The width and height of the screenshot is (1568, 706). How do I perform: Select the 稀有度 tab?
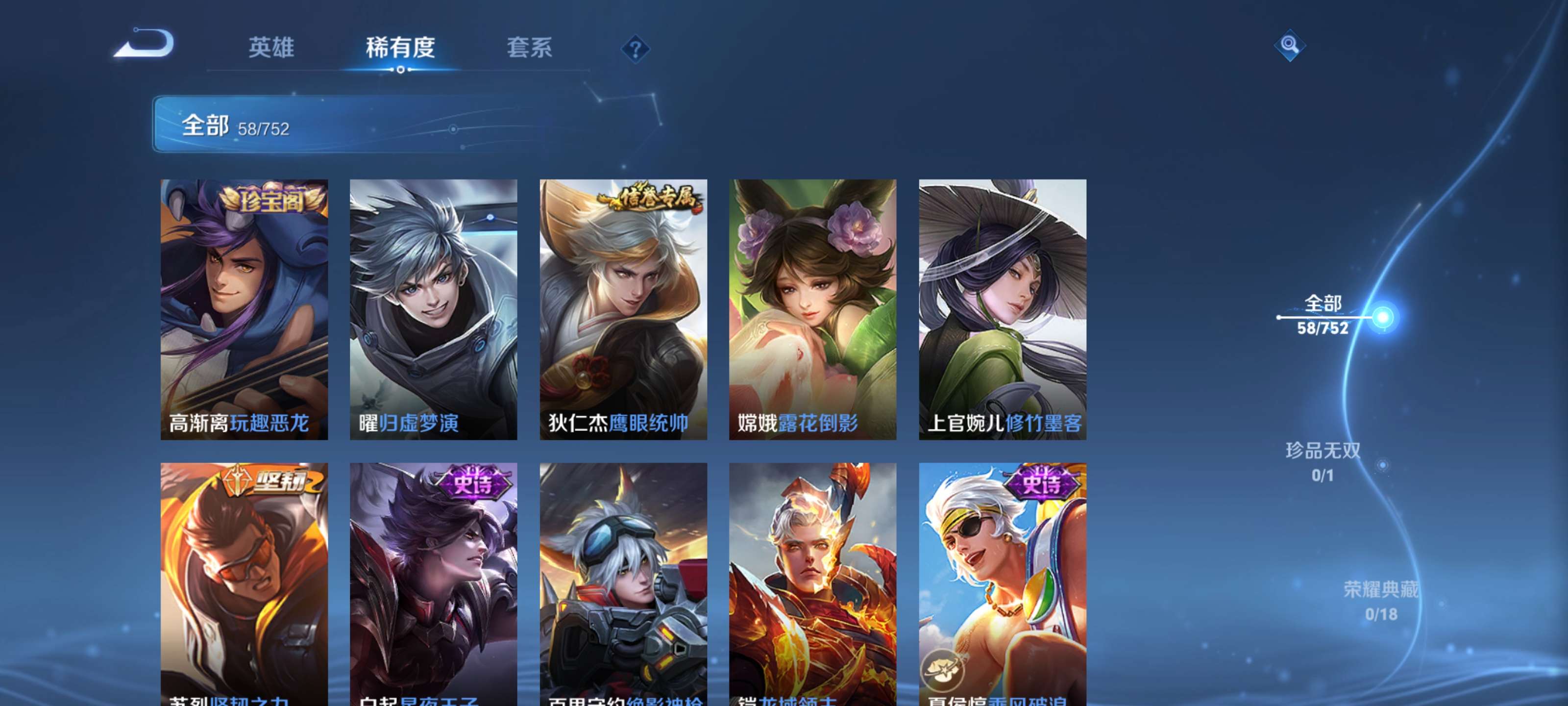[401, 49]
